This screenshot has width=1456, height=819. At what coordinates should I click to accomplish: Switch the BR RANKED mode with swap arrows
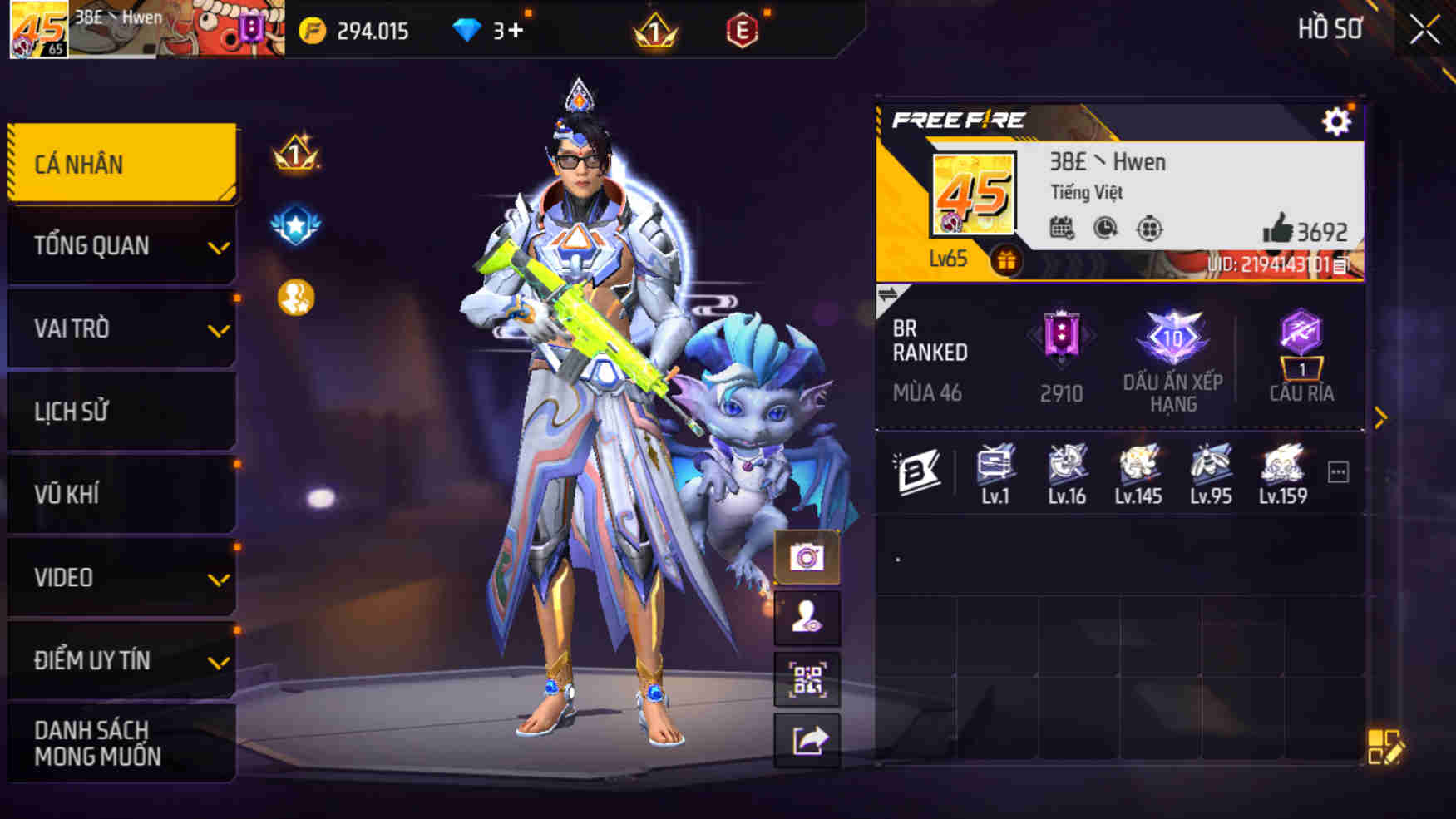pos(888,294)
